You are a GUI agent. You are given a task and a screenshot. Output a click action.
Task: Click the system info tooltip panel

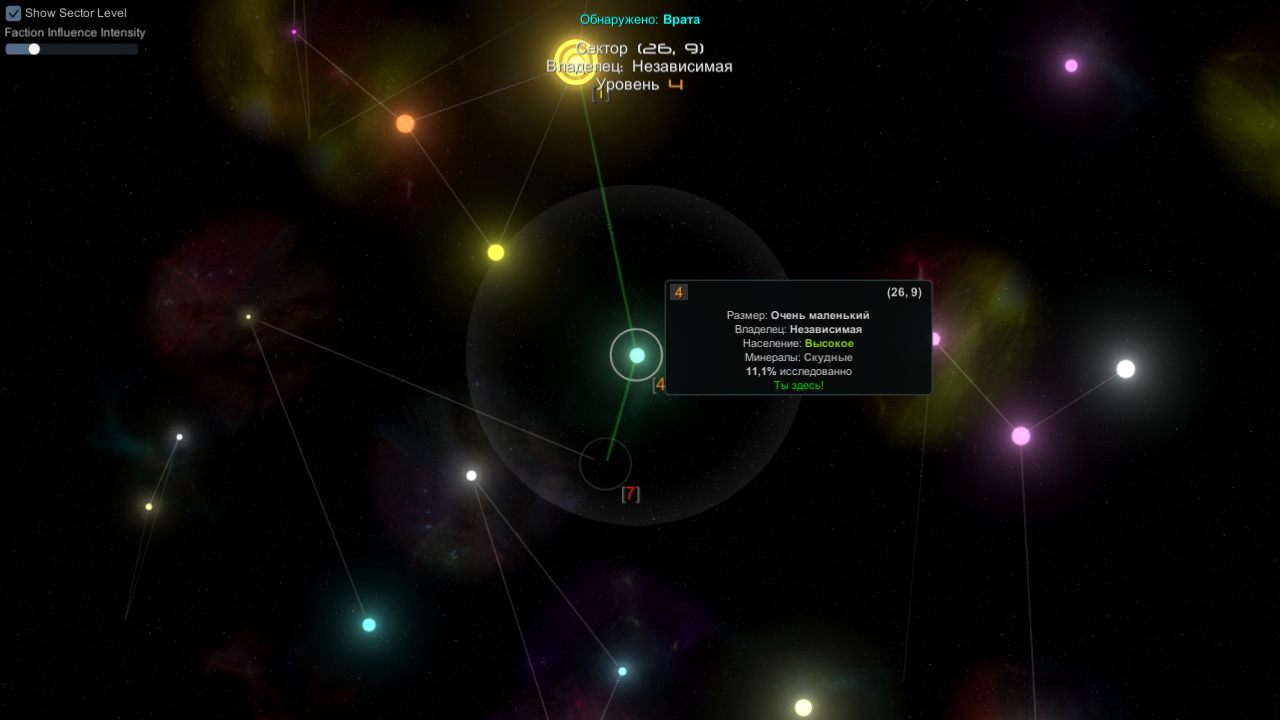797,336
